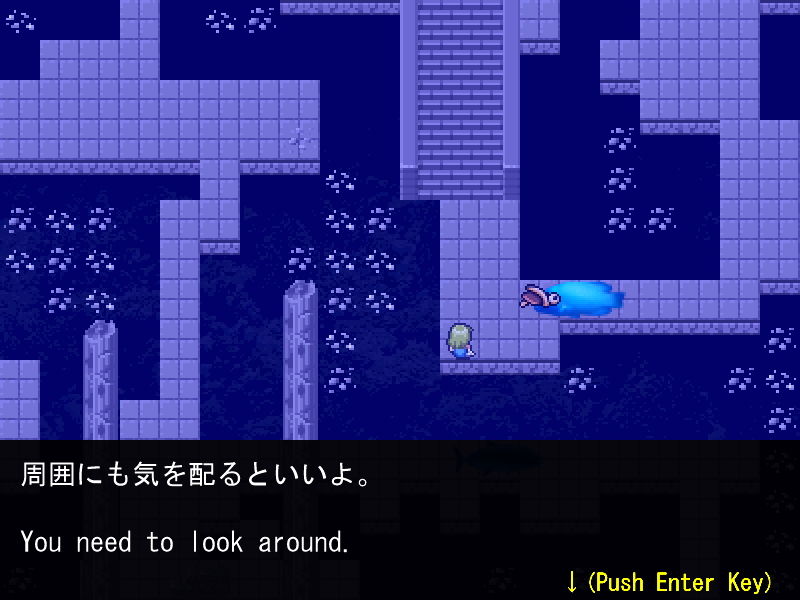Advance the dialogue message box

[668, 581]
